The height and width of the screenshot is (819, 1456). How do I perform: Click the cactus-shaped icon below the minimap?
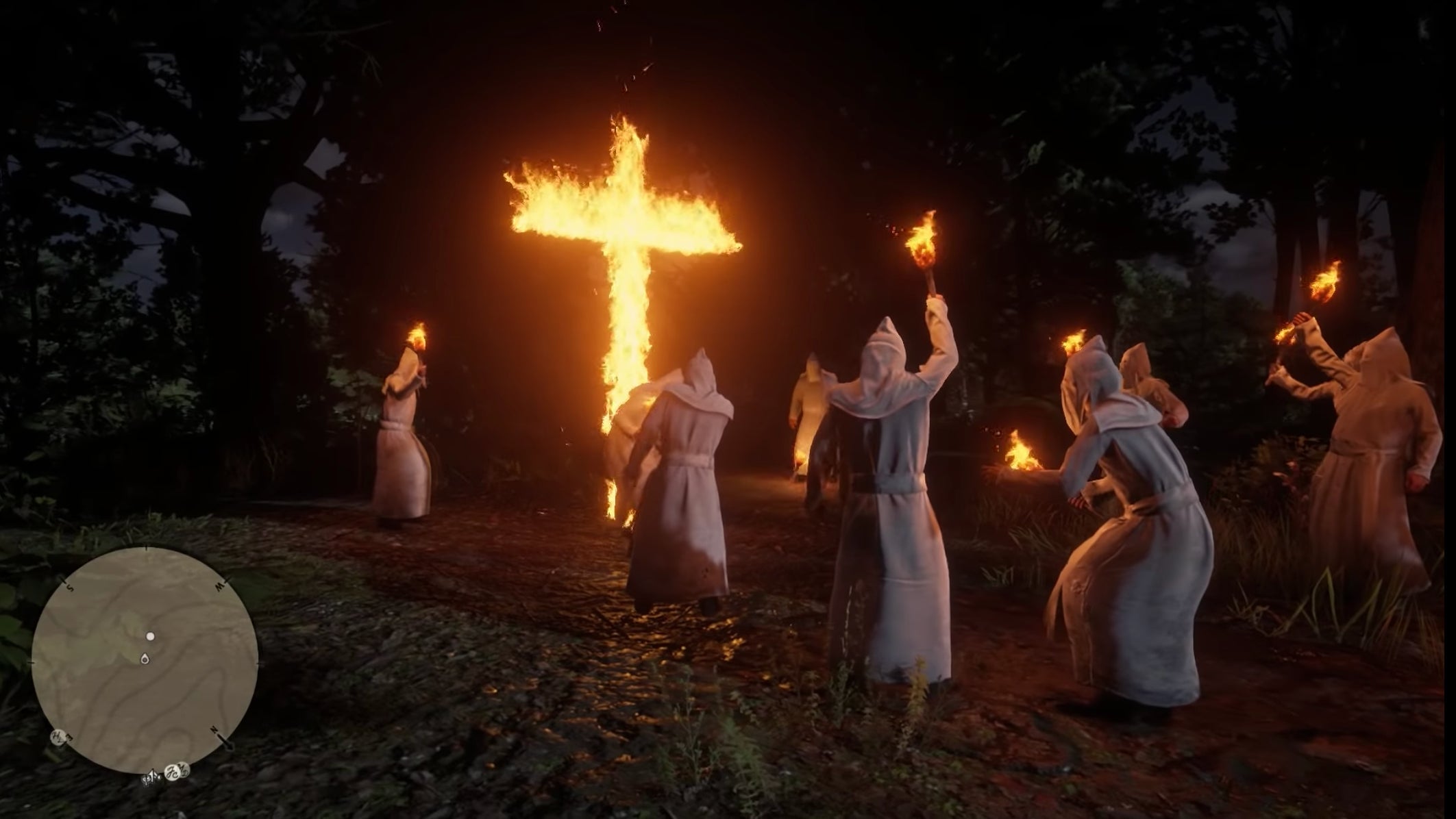coord(147,780)
